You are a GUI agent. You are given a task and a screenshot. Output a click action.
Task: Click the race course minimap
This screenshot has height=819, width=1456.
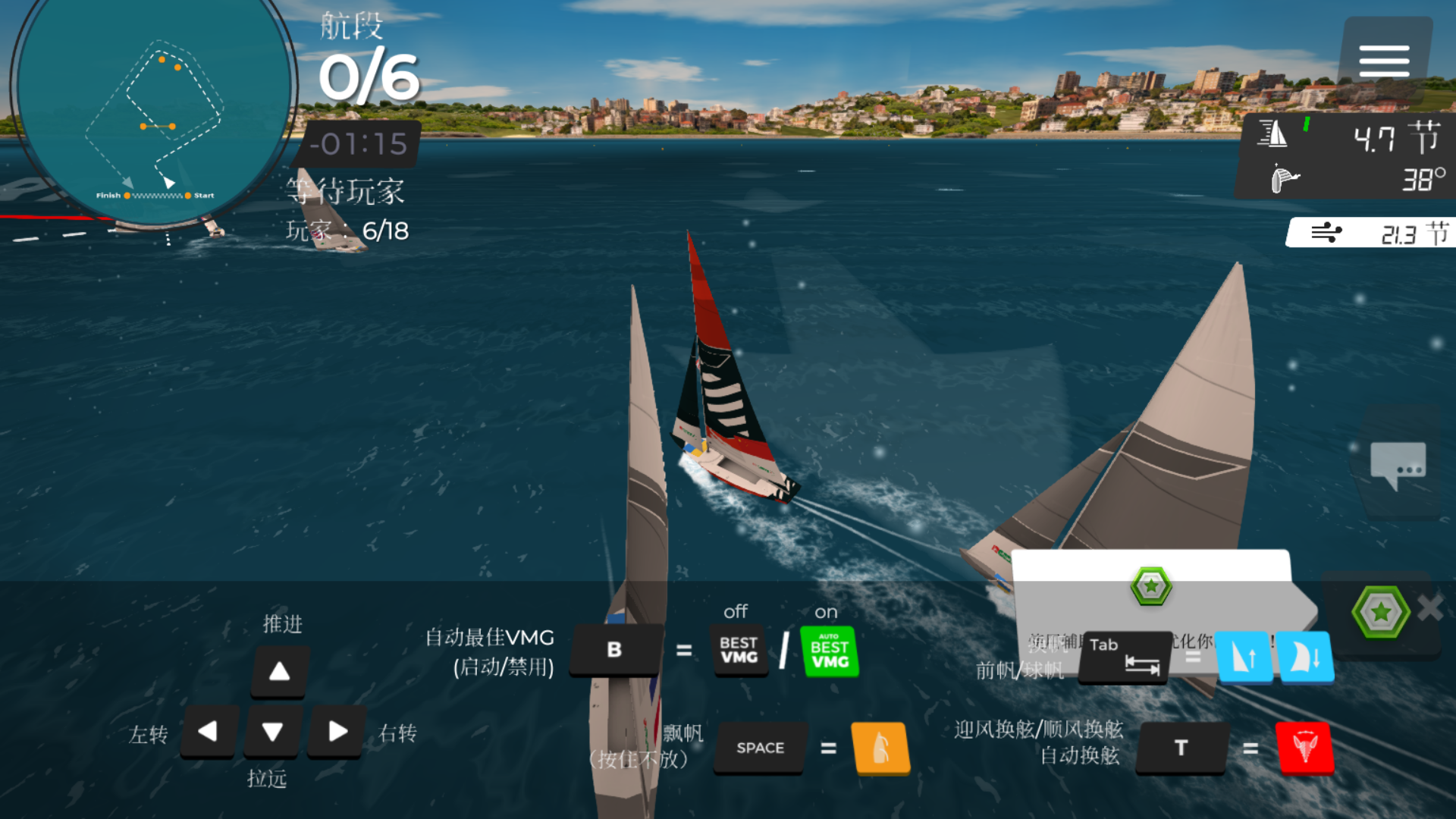coord(154,114)
